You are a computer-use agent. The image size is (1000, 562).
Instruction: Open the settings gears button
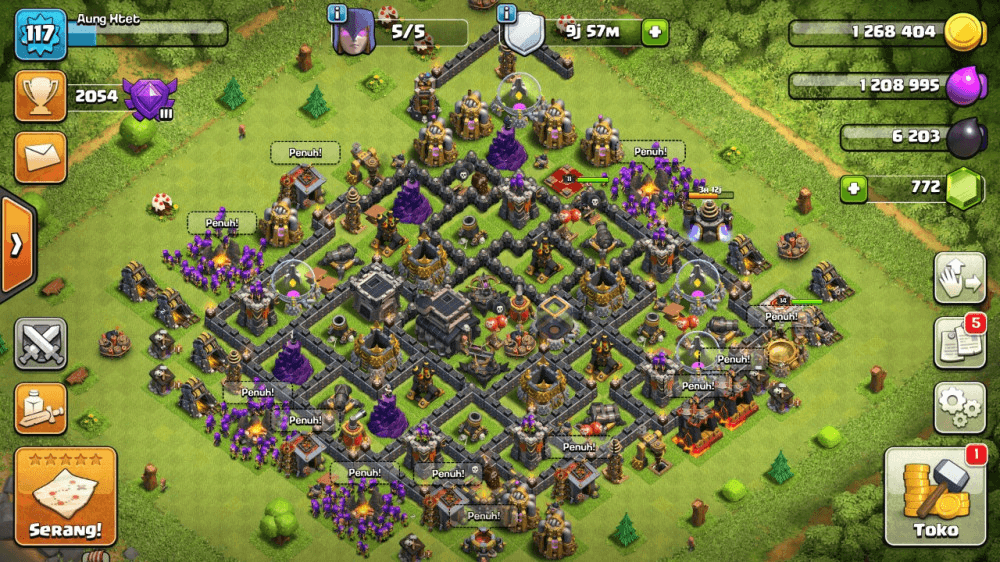pyautogui.click(x=960, y=407)
